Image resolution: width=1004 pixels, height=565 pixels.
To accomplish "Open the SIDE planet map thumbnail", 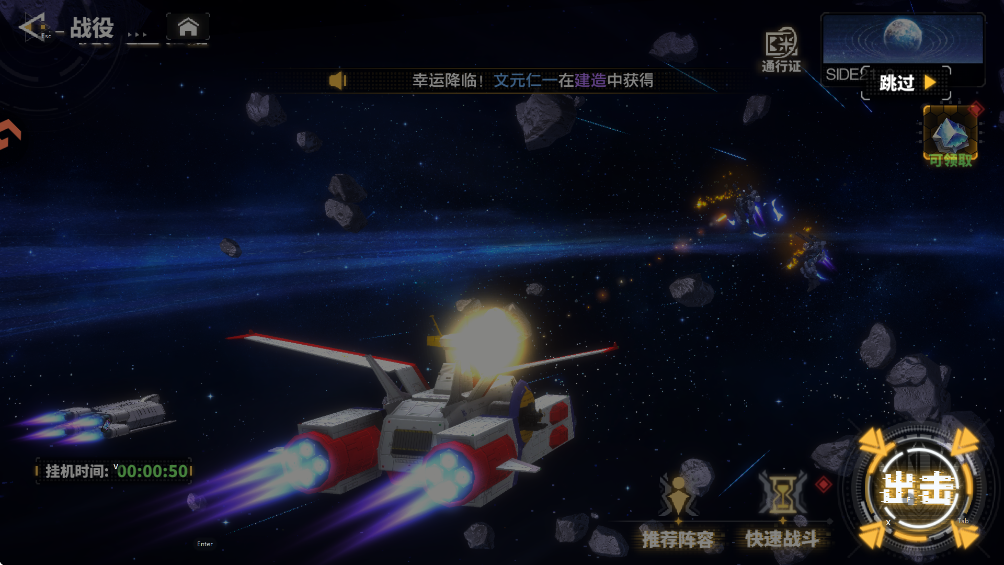I will (x=902, y=42).
